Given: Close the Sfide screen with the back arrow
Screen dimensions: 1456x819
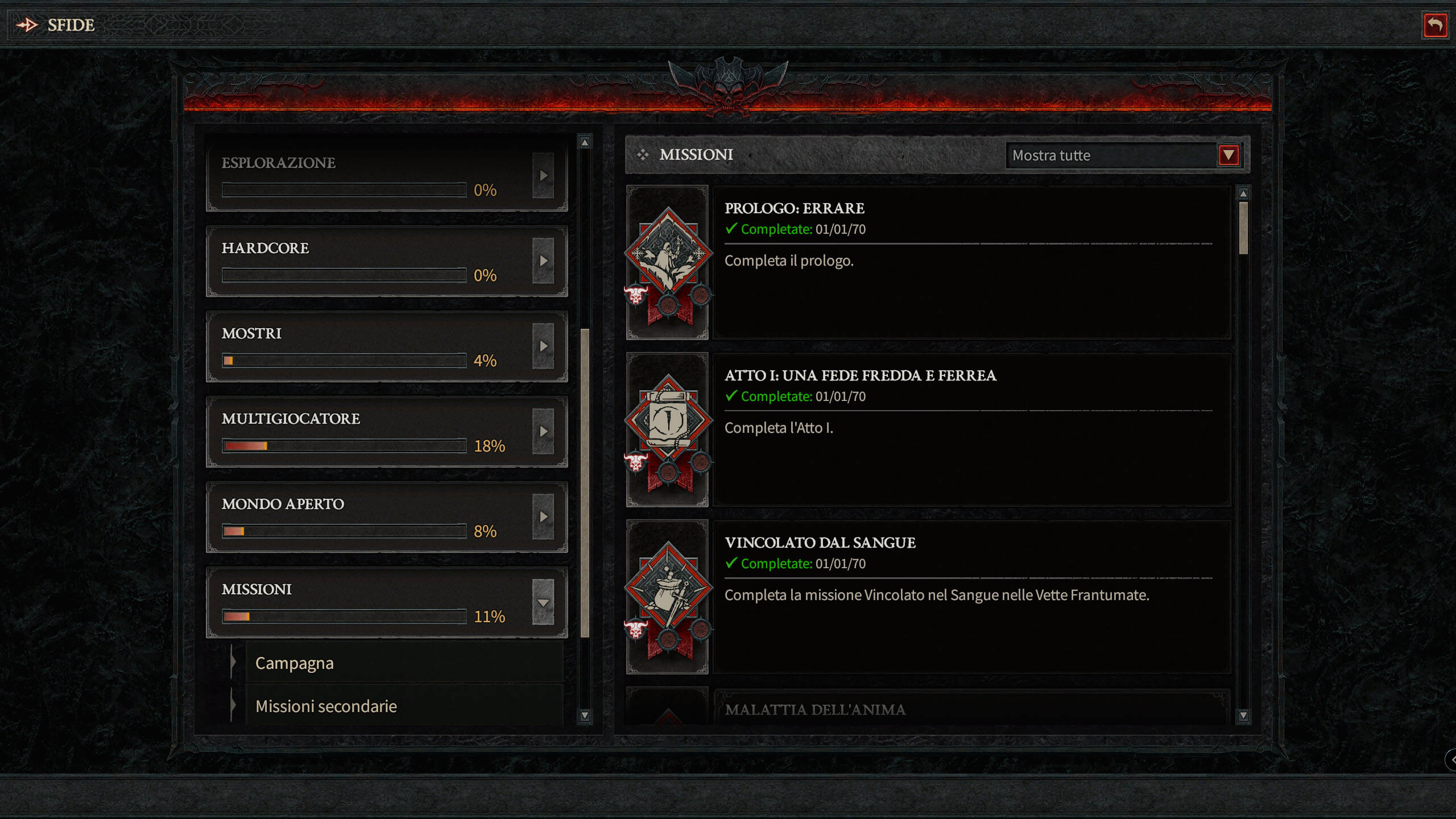Looking at the screenshot, I should click(1434, 26).
